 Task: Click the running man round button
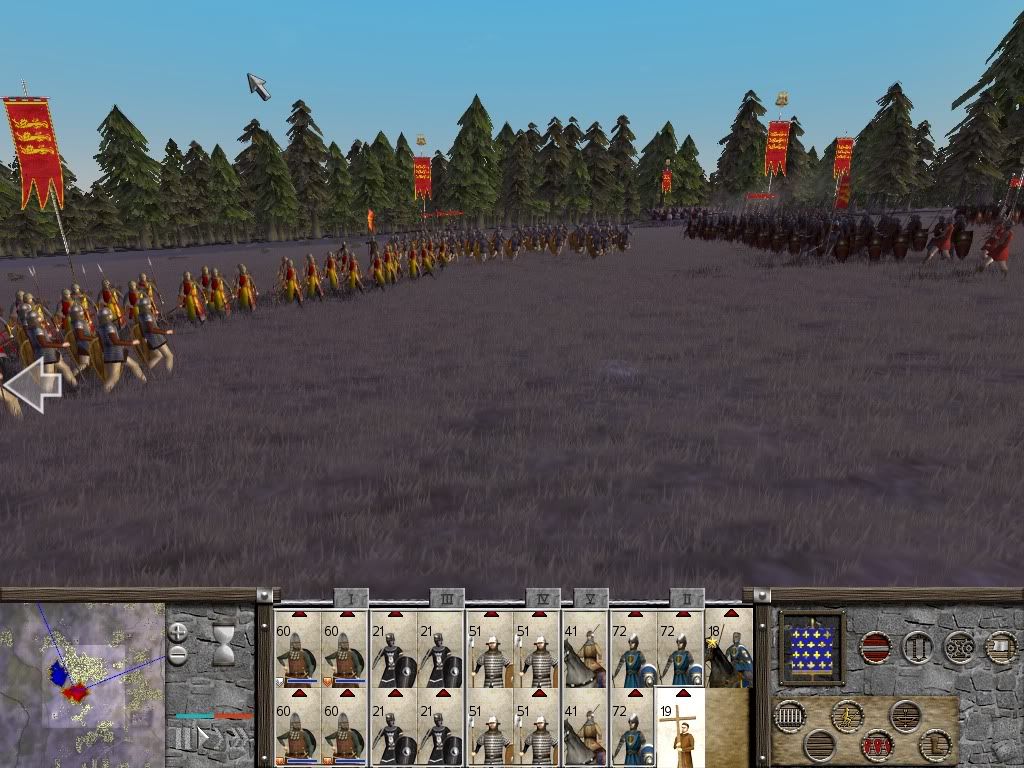pos(848,716)
